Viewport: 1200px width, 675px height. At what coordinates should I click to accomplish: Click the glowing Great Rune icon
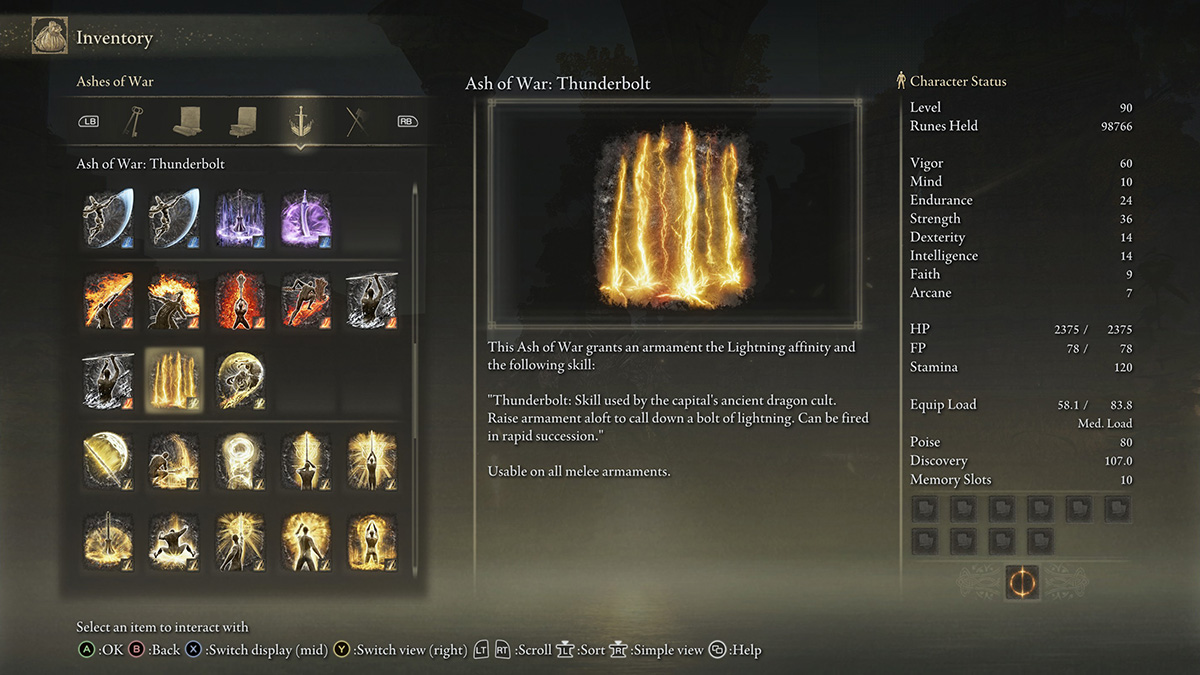pyautogui.click(x=1021, y=582)
